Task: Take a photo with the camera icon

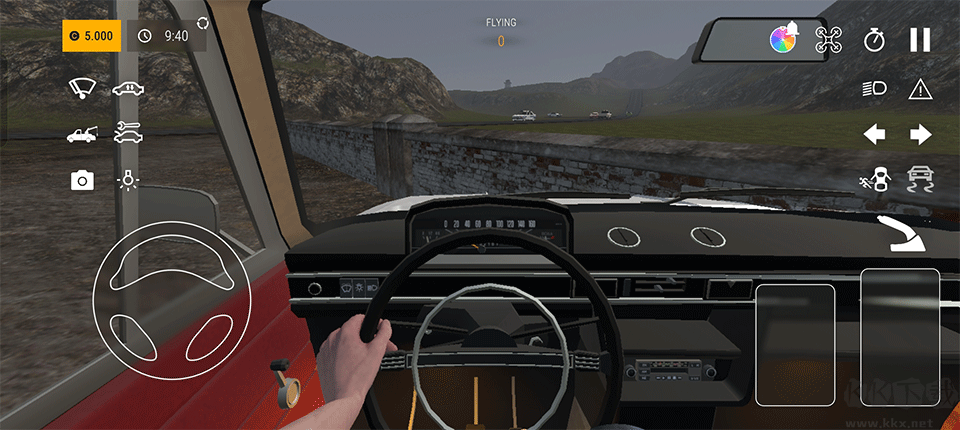Action: point(82,180)
